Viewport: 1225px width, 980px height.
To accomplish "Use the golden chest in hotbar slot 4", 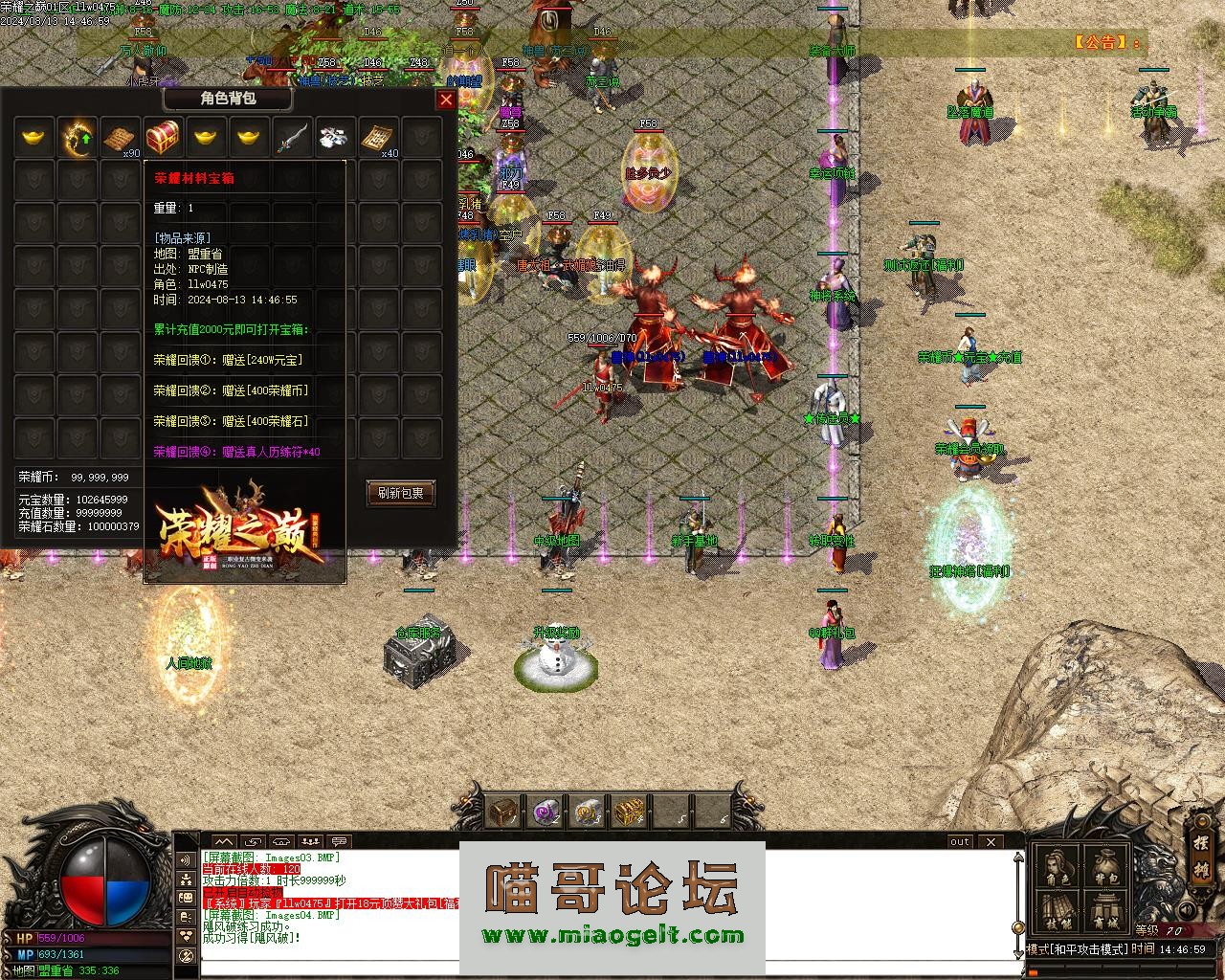I will pyautogui.click(x=629, y=812).
